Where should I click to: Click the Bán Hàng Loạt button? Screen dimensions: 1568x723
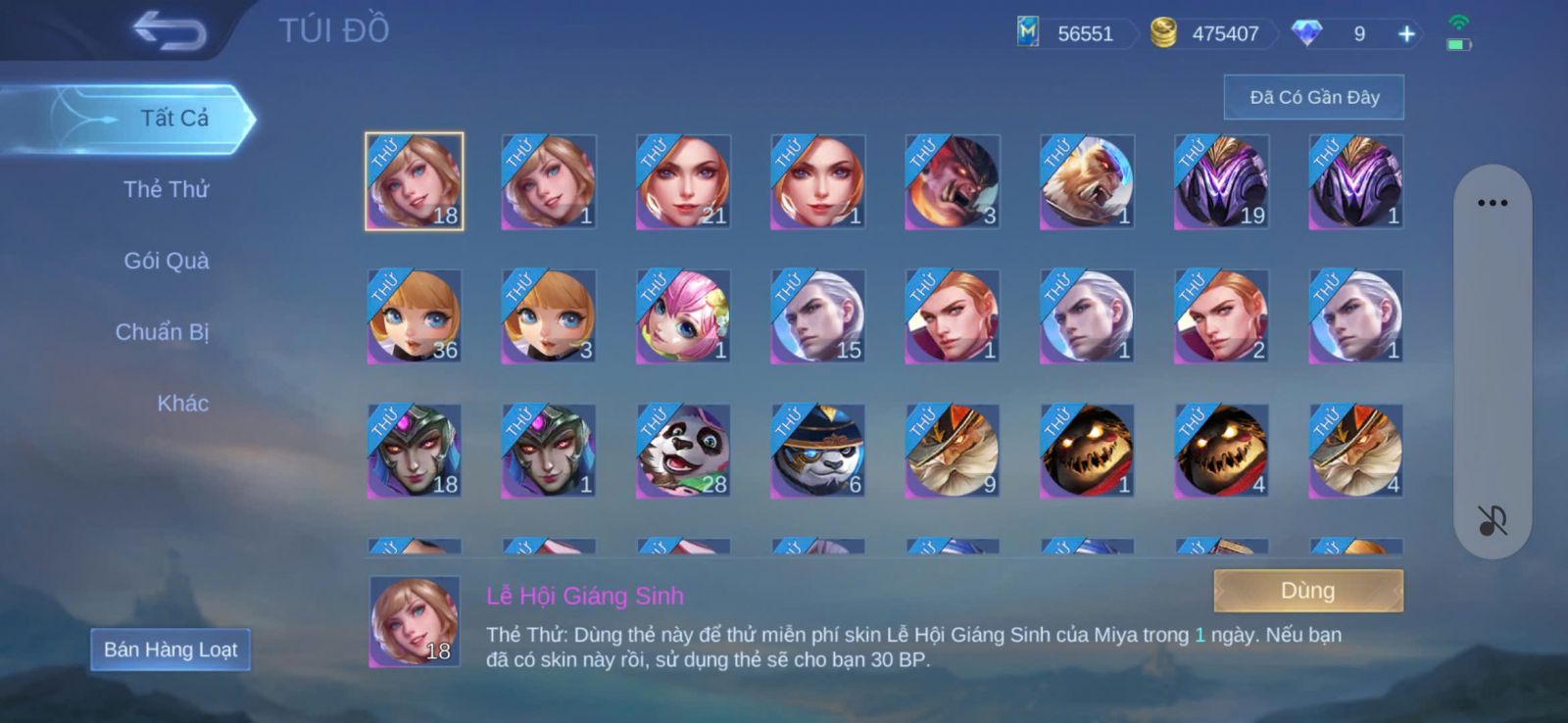click(x=171, y=650)
